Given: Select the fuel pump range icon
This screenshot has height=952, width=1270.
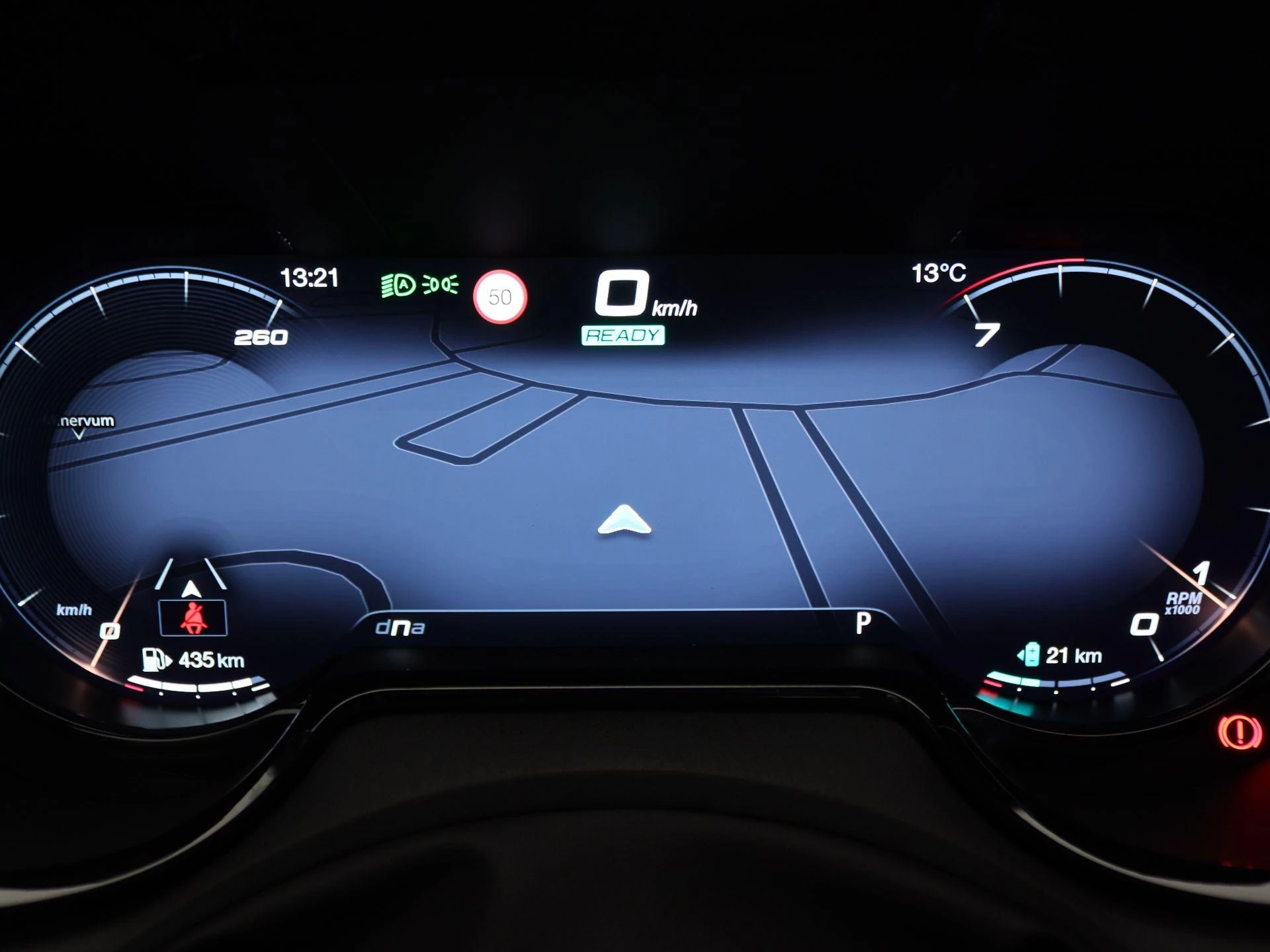Looking at the screenshot, I should click(x=156, y=659).
